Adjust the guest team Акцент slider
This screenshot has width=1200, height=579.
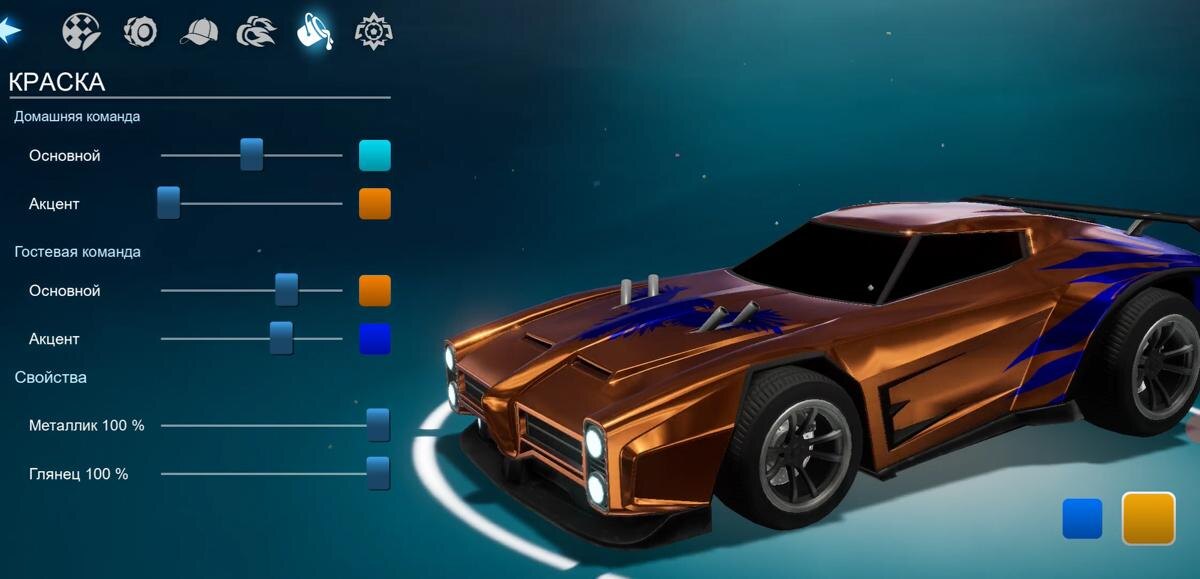coord(281,338)
